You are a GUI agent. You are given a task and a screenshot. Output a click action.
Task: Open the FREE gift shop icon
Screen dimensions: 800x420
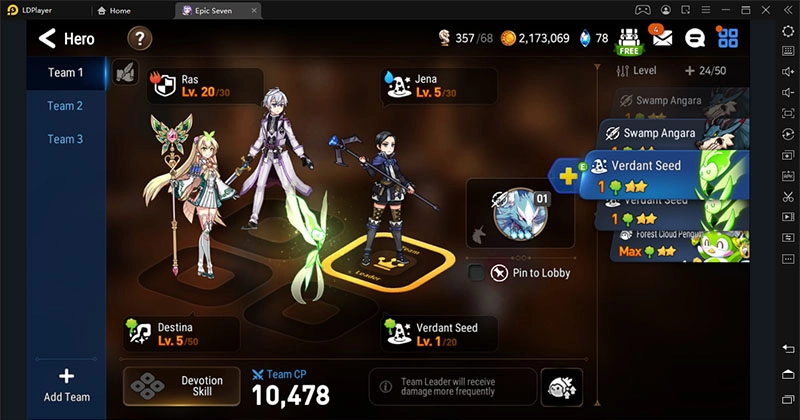(x=629, y=40)
